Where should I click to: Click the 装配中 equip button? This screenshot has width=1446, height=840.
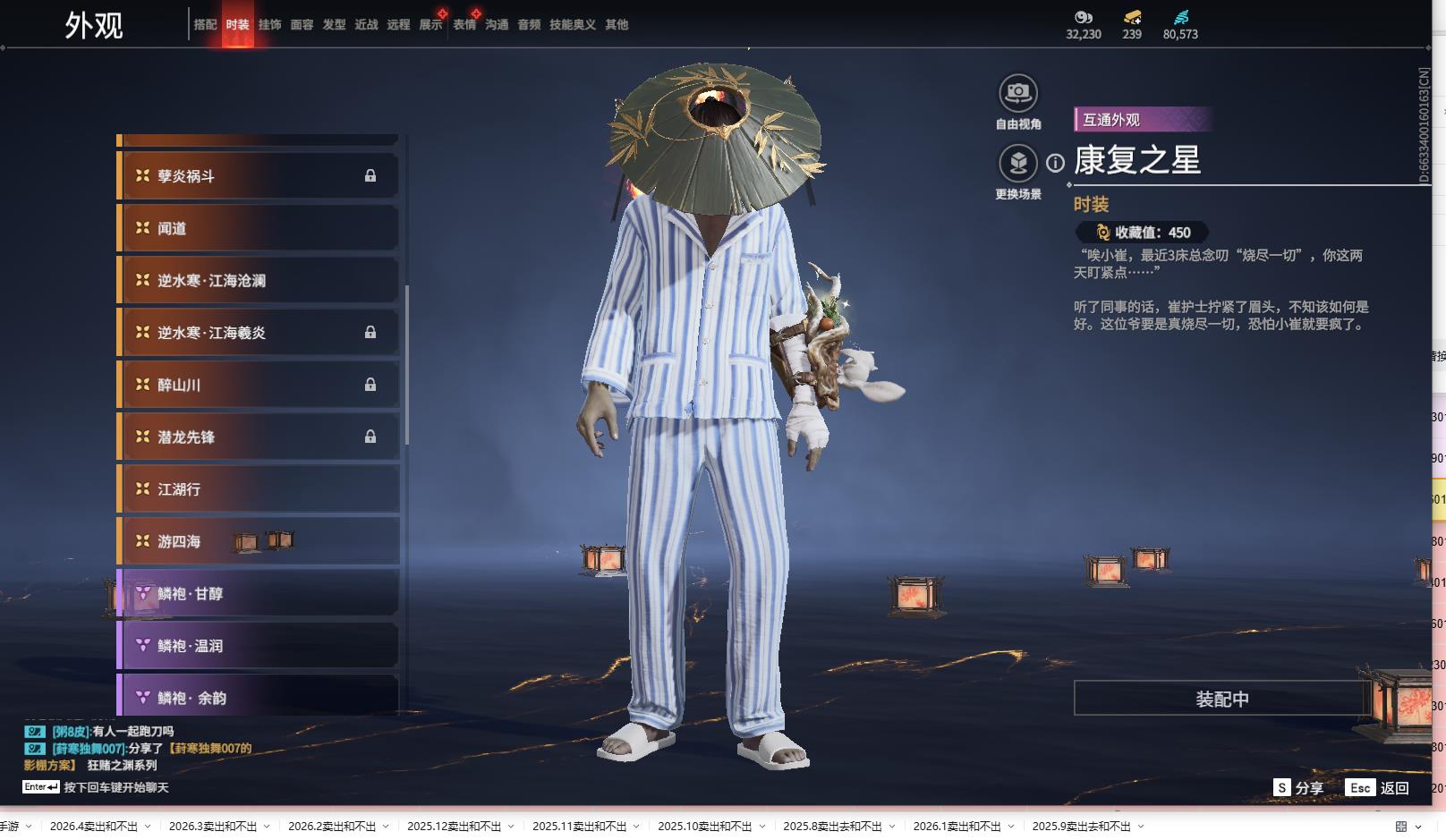[1221, 699]
